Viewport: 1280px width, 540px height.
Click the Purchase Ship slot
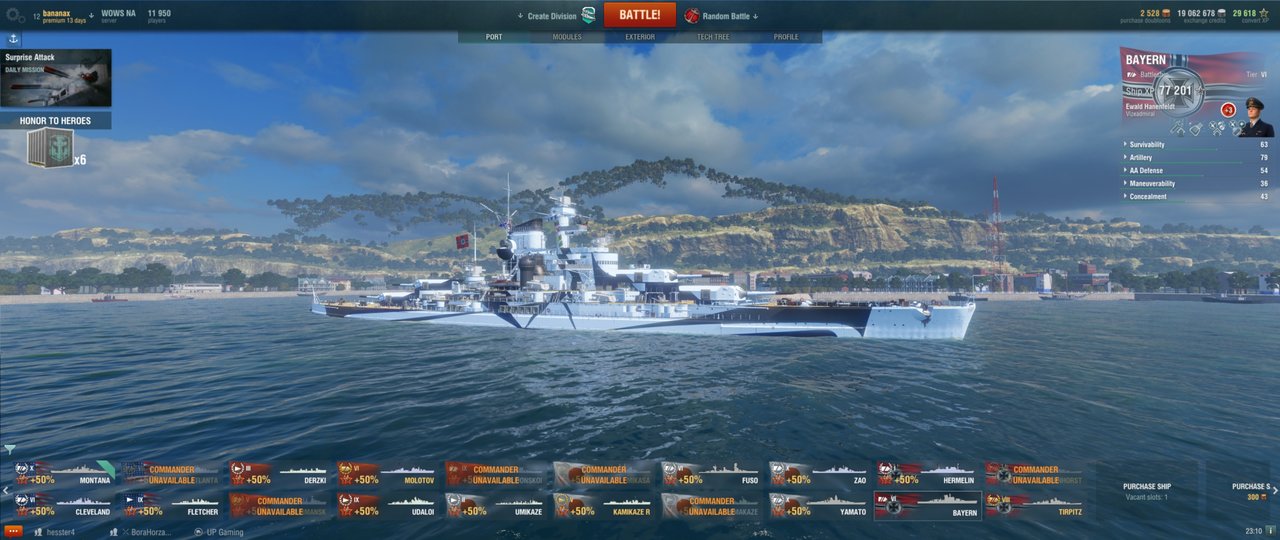pos(1146,491)
